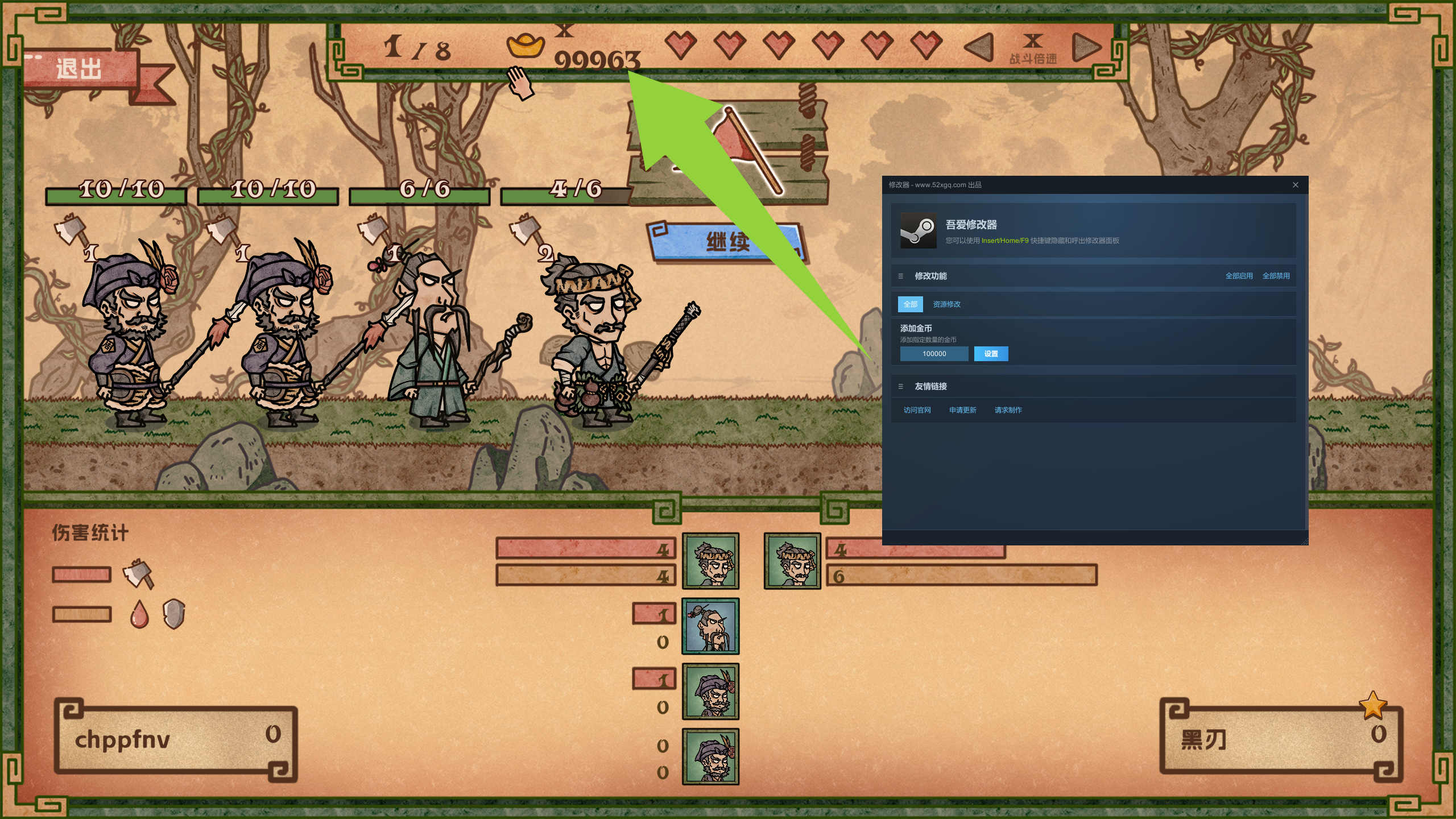Enable all cheats via 全部启用
The width and height of the screenshot is (1456, 819).
click(1239, 276)
